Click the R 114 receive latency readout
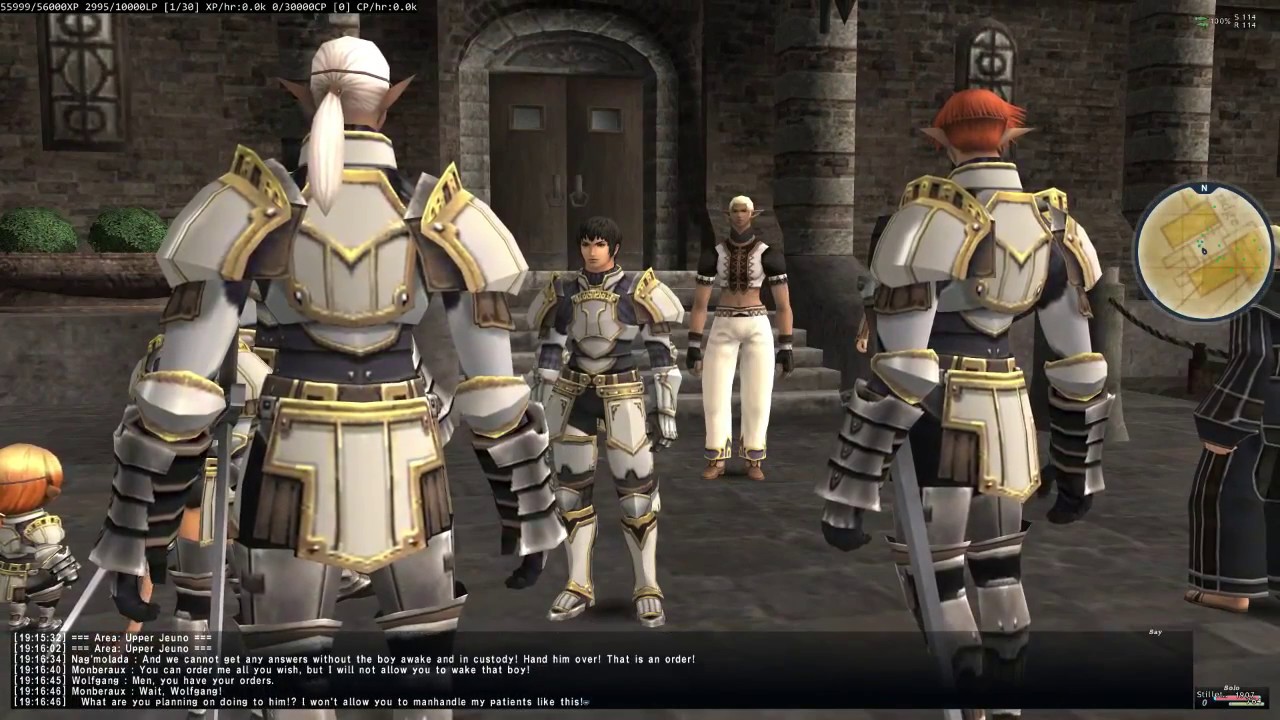This screenshot has width=1280, height=720. tap(1245, 26)
